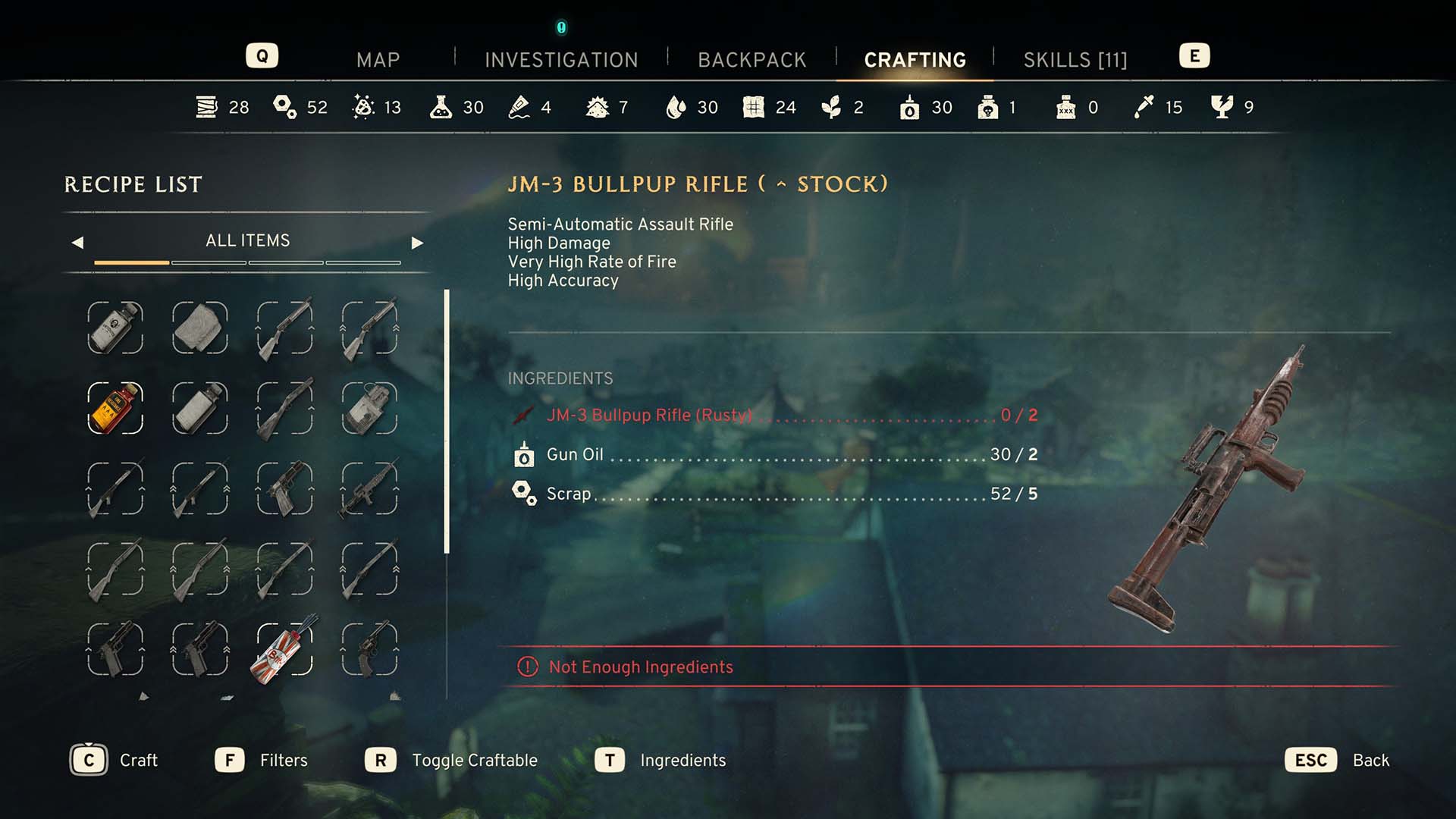Select the JM-3 Bullpup Rifle (Rusty) ingredient
1456x819 pixels.
point(773,415)
